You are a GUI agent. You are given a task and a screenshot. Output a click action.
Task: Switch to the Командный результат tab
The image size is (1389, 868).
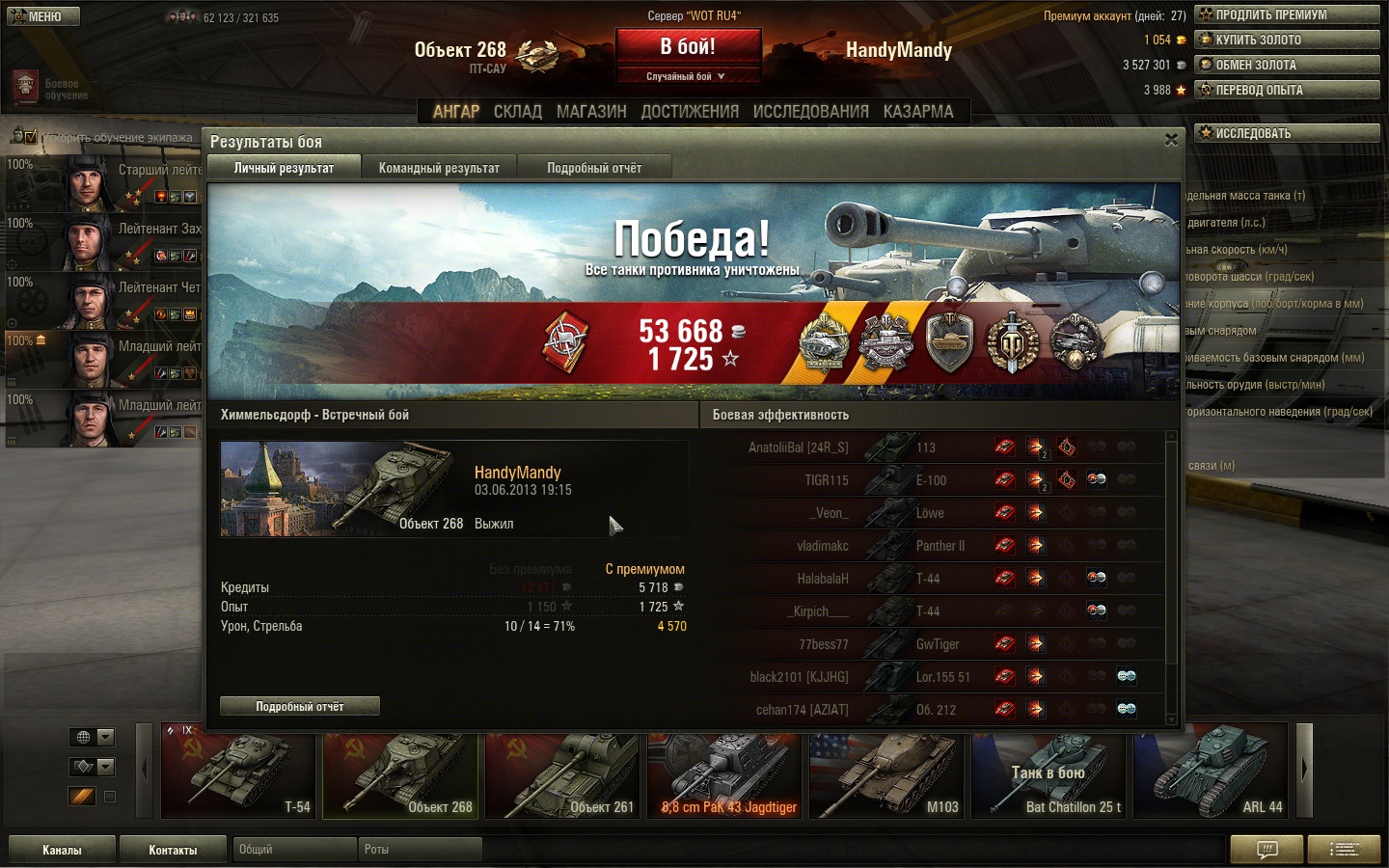click(439, 168)
